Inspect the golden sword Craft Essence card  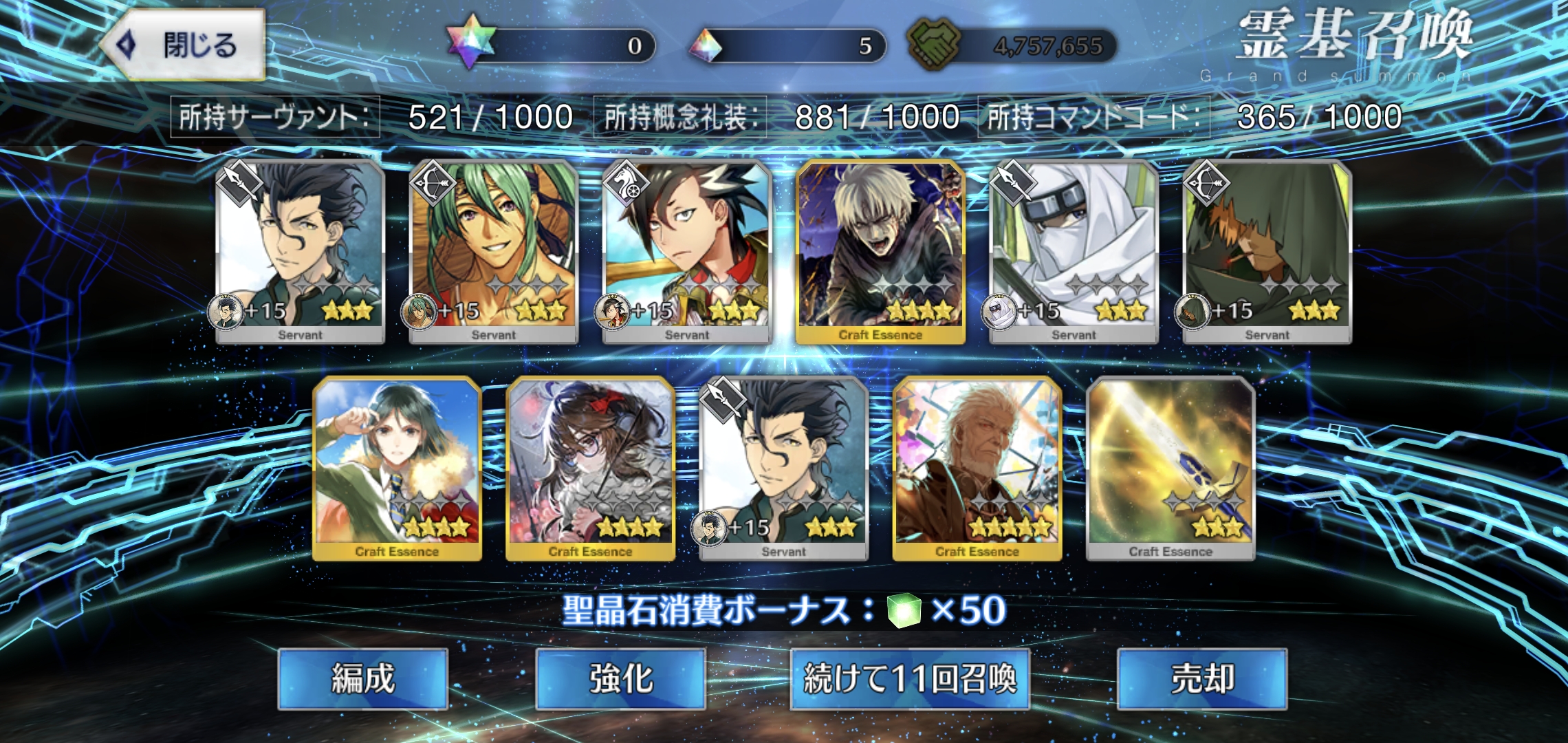[1170, 469]
